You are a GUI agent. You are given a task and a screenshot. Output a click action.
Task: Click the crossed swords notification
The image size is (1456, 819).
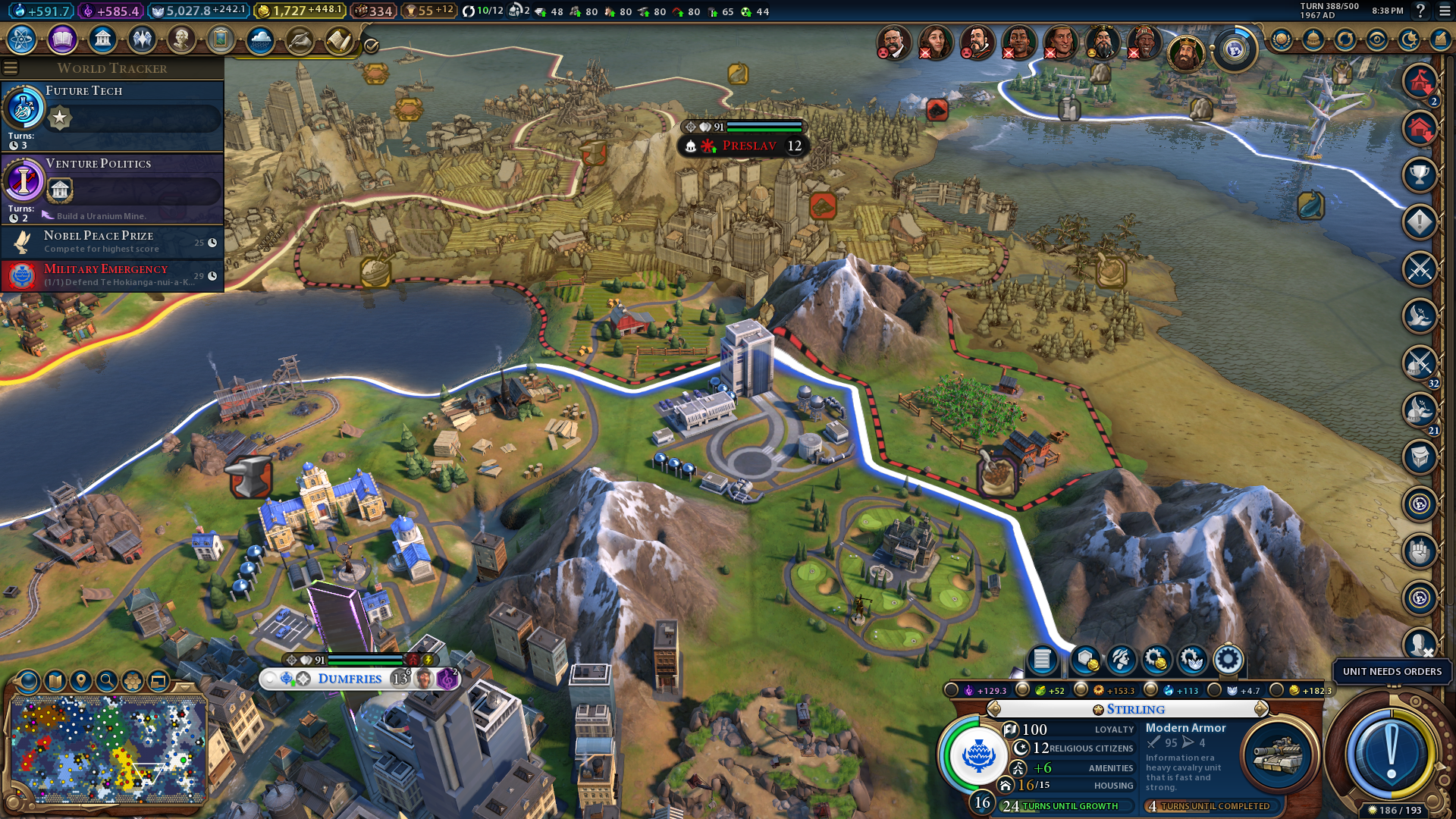pos(1419,269)
